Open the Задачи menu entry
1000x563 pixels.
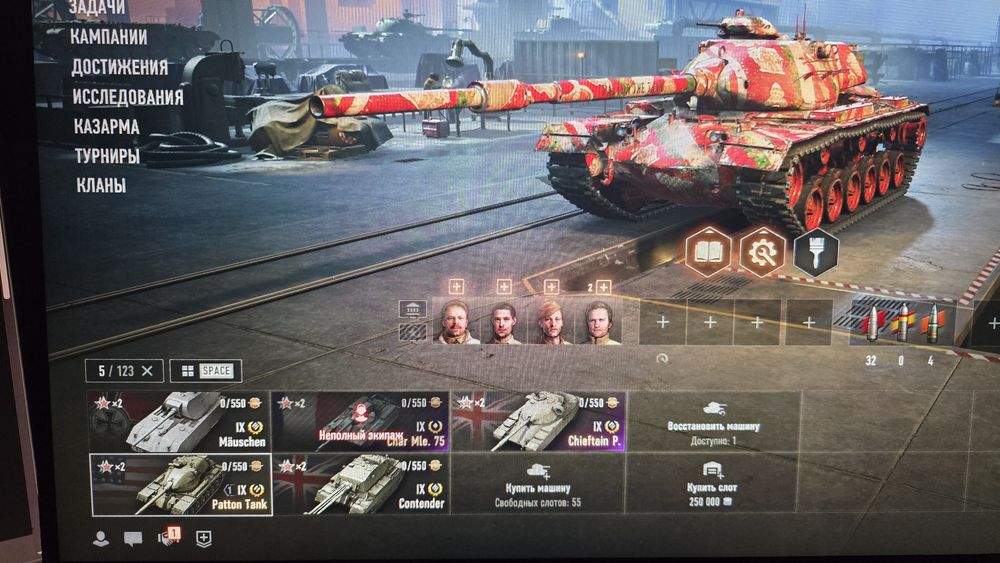[96, 8]
